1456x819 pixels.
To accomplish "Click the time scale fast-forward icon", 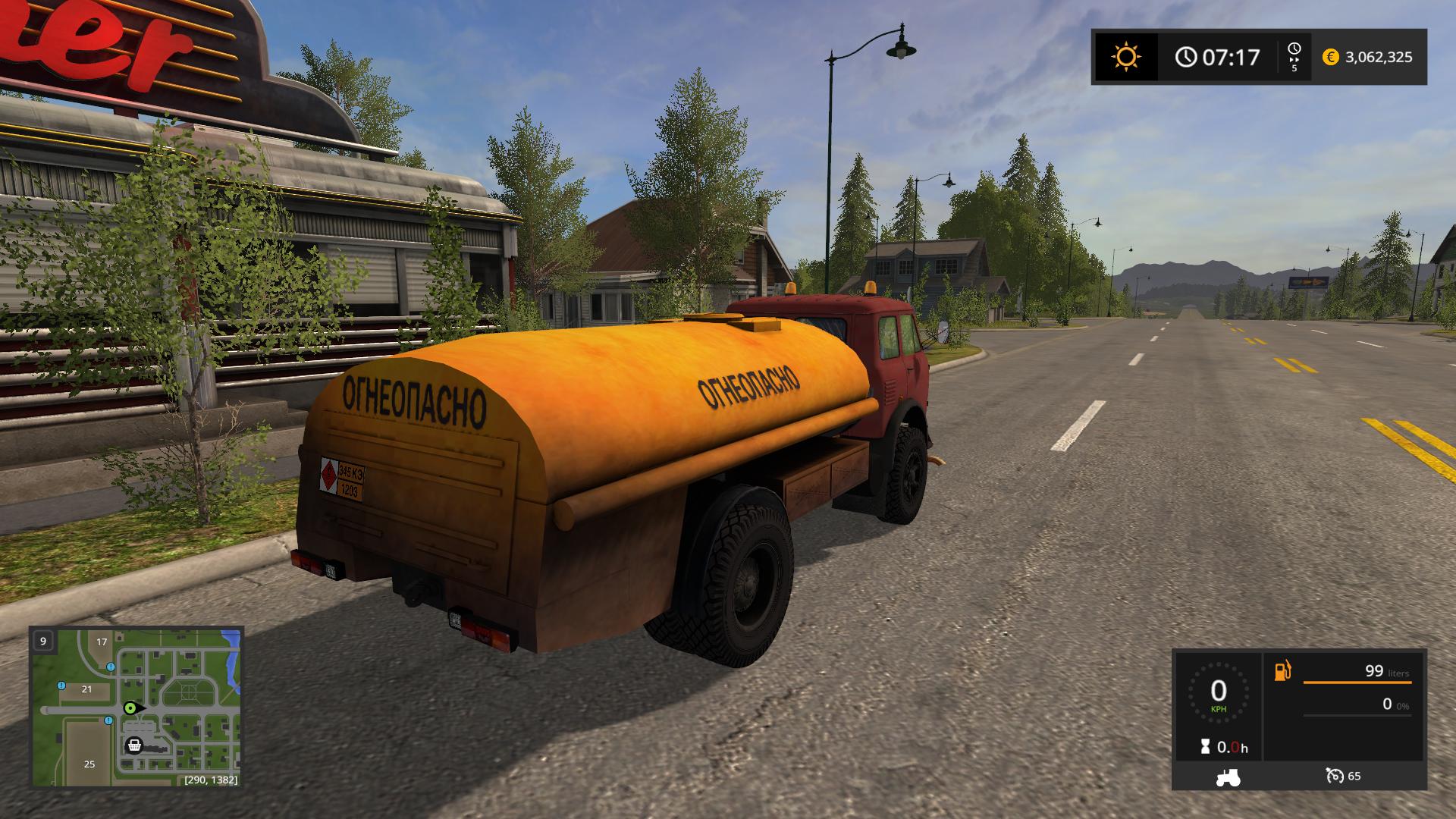I will pyautogui.click(x=1294, y=57).
